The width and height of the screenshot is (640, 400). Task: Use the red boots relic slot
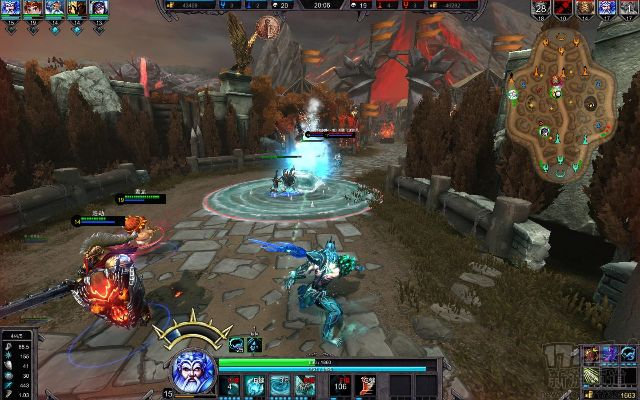[367, 384]
